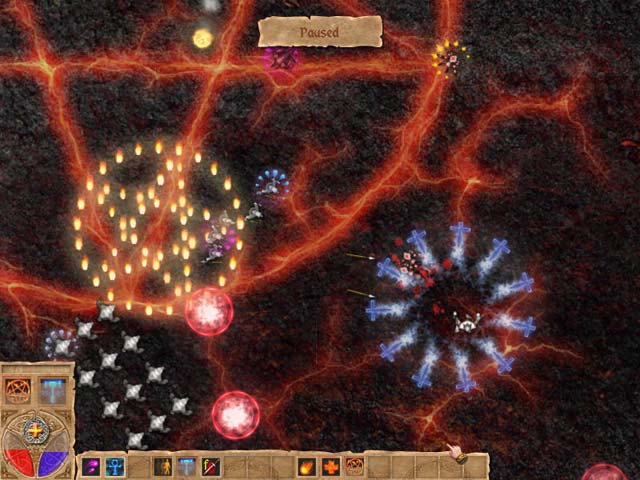Viewport: 640px width, 480px height.
Task: Select the pentagram spell in the left panel
Action: (19, 390)
